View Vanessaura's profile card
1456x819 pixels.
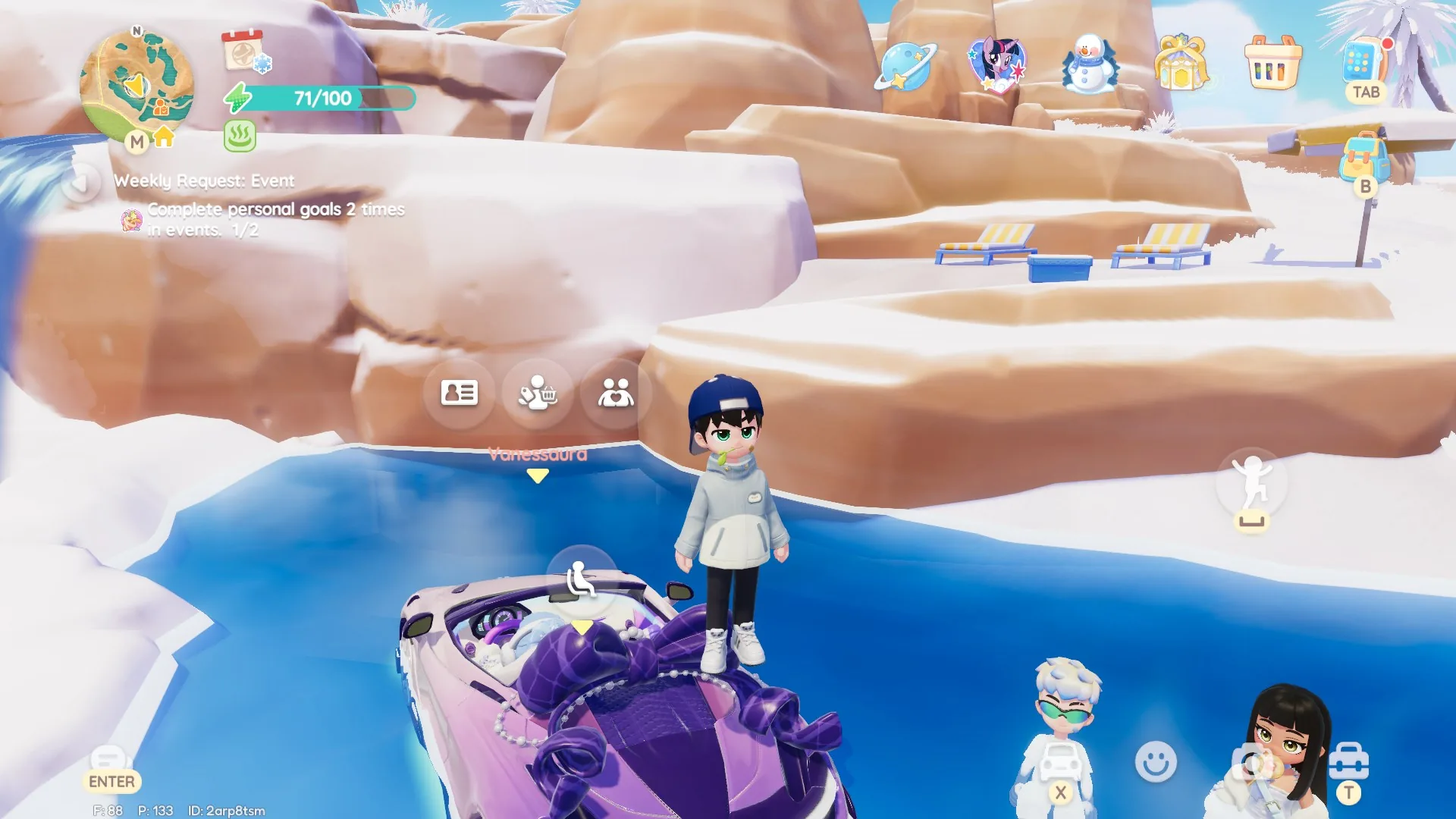pos(460,393)
